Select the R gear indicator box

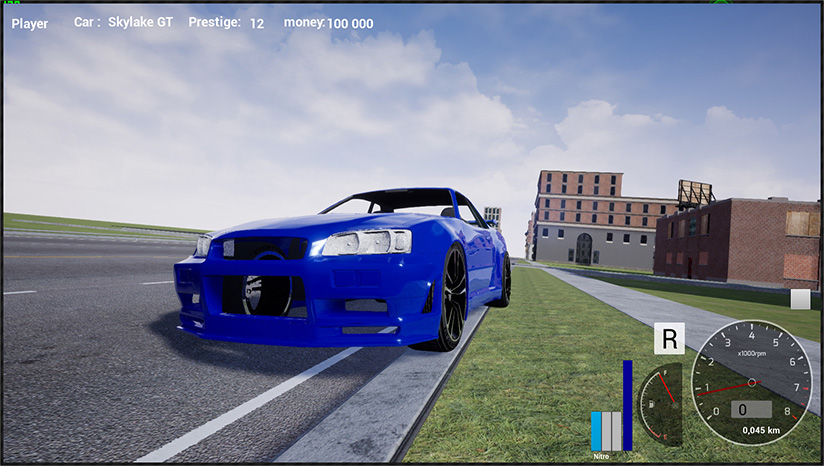669,338
